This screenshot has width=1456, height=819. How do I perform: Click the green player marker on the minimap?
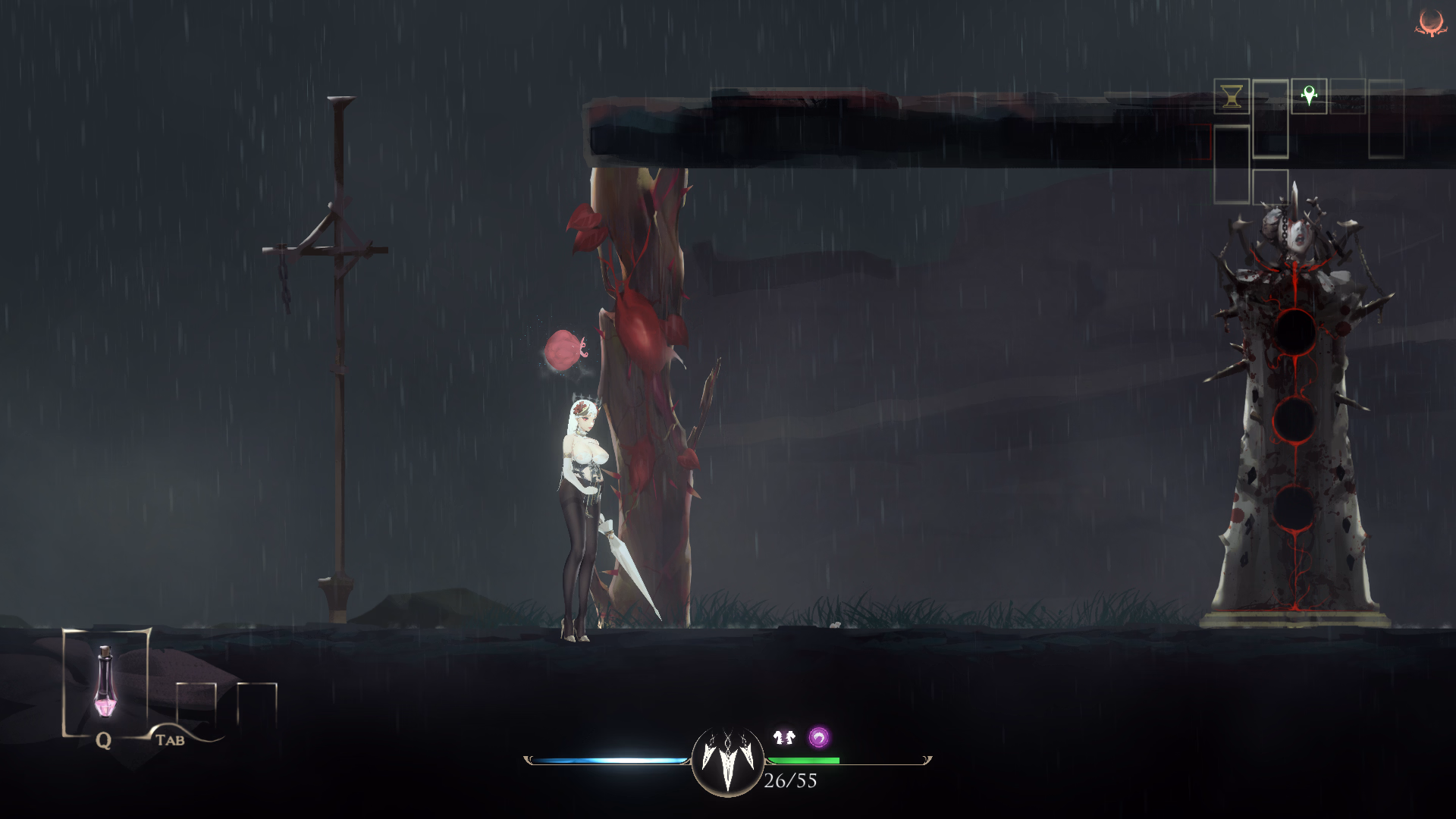coord(1309,96)
